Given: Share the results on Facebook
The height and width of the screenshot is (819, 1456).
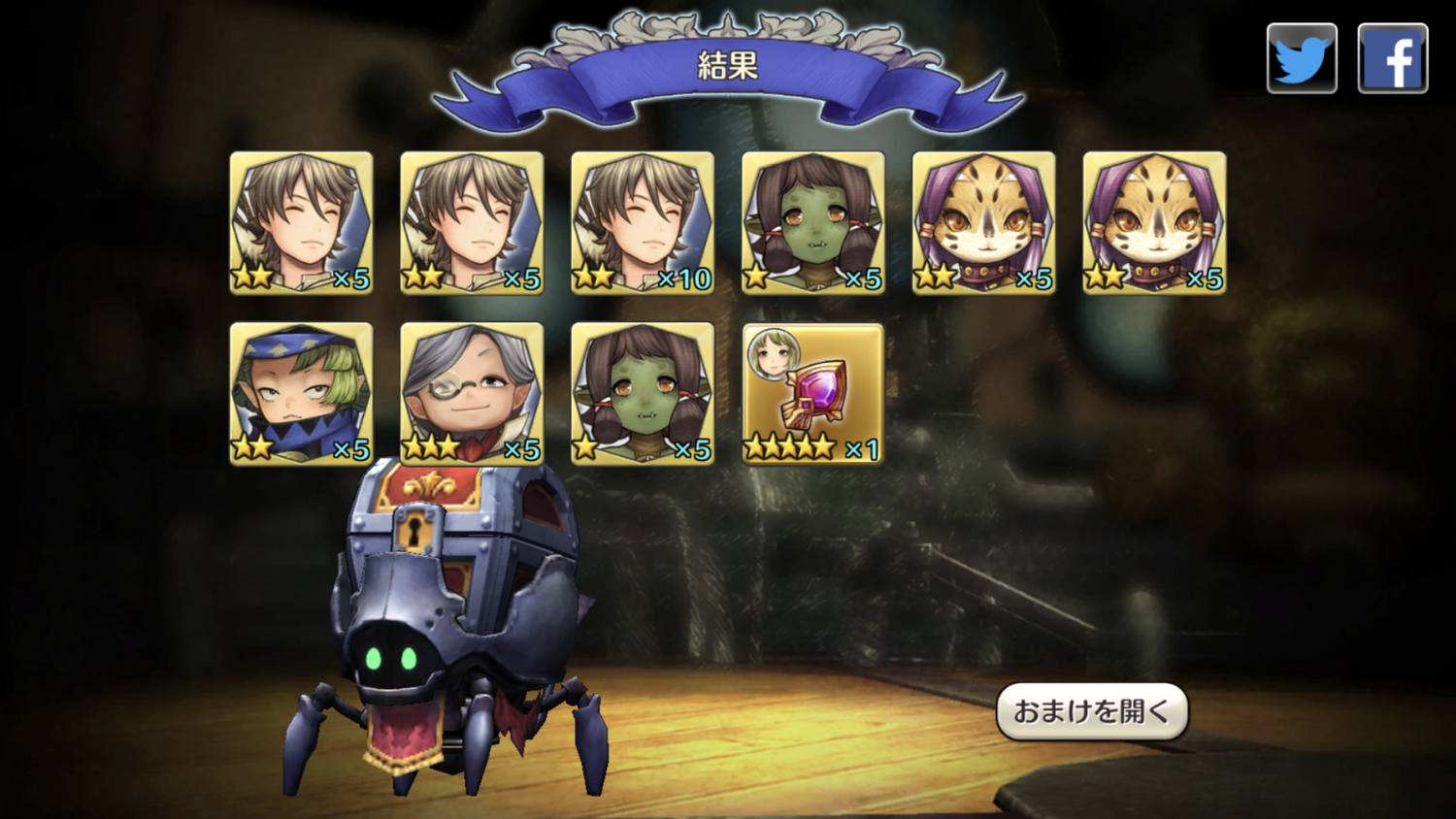Looking at the screenshot, I should (1392, 58).
